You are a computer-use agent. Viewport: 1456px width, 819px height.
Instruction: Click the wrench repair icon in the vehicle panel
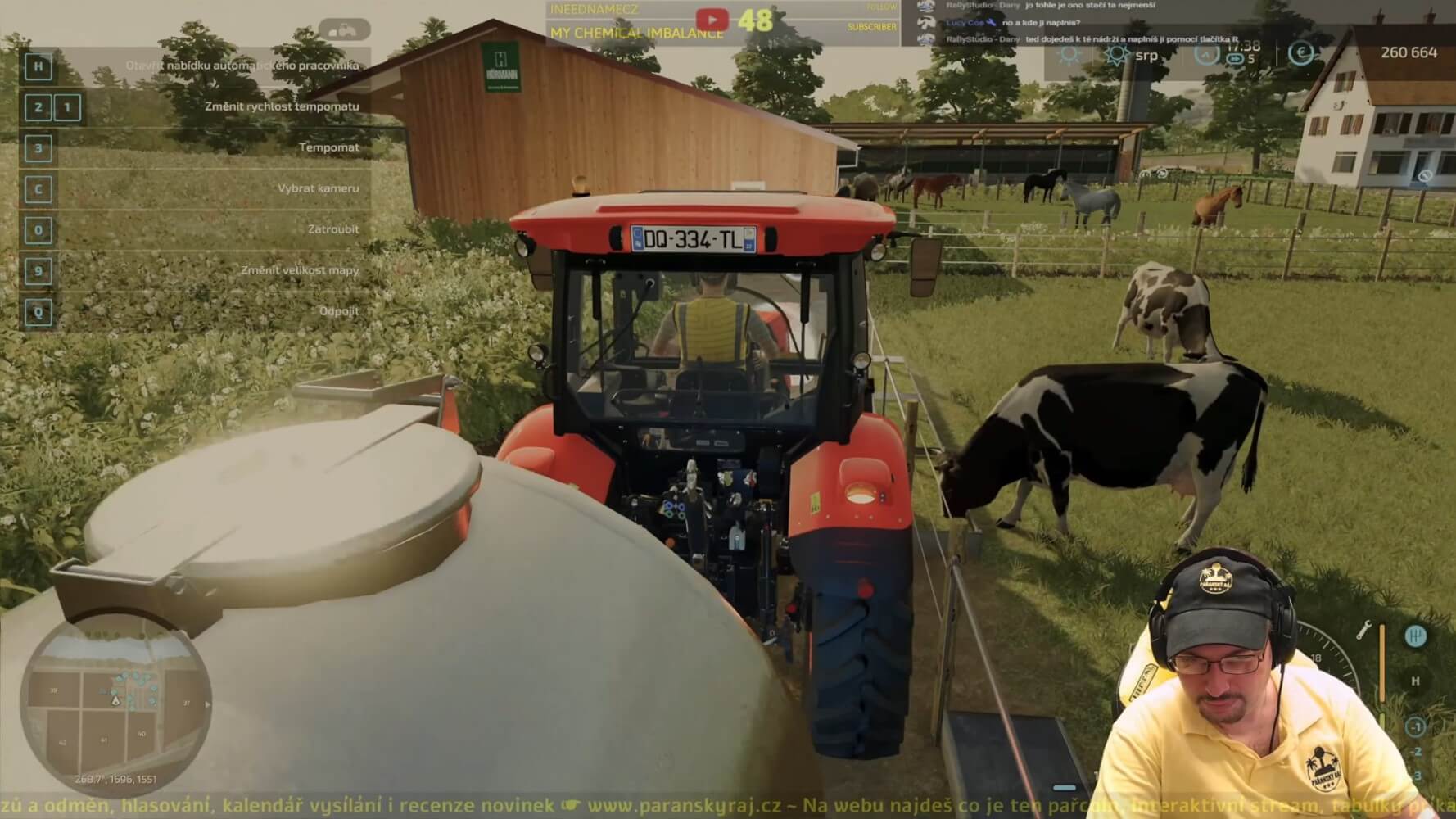[x=1363, y=630]
